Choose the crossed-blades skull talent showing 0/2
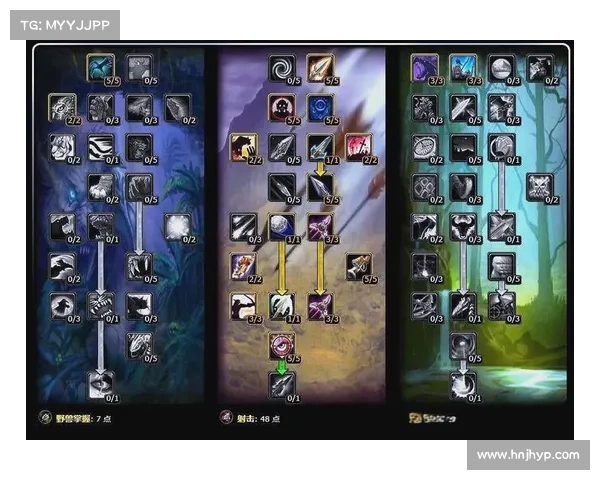The width and height of the screenshot is (600, 480). point(540,187)
